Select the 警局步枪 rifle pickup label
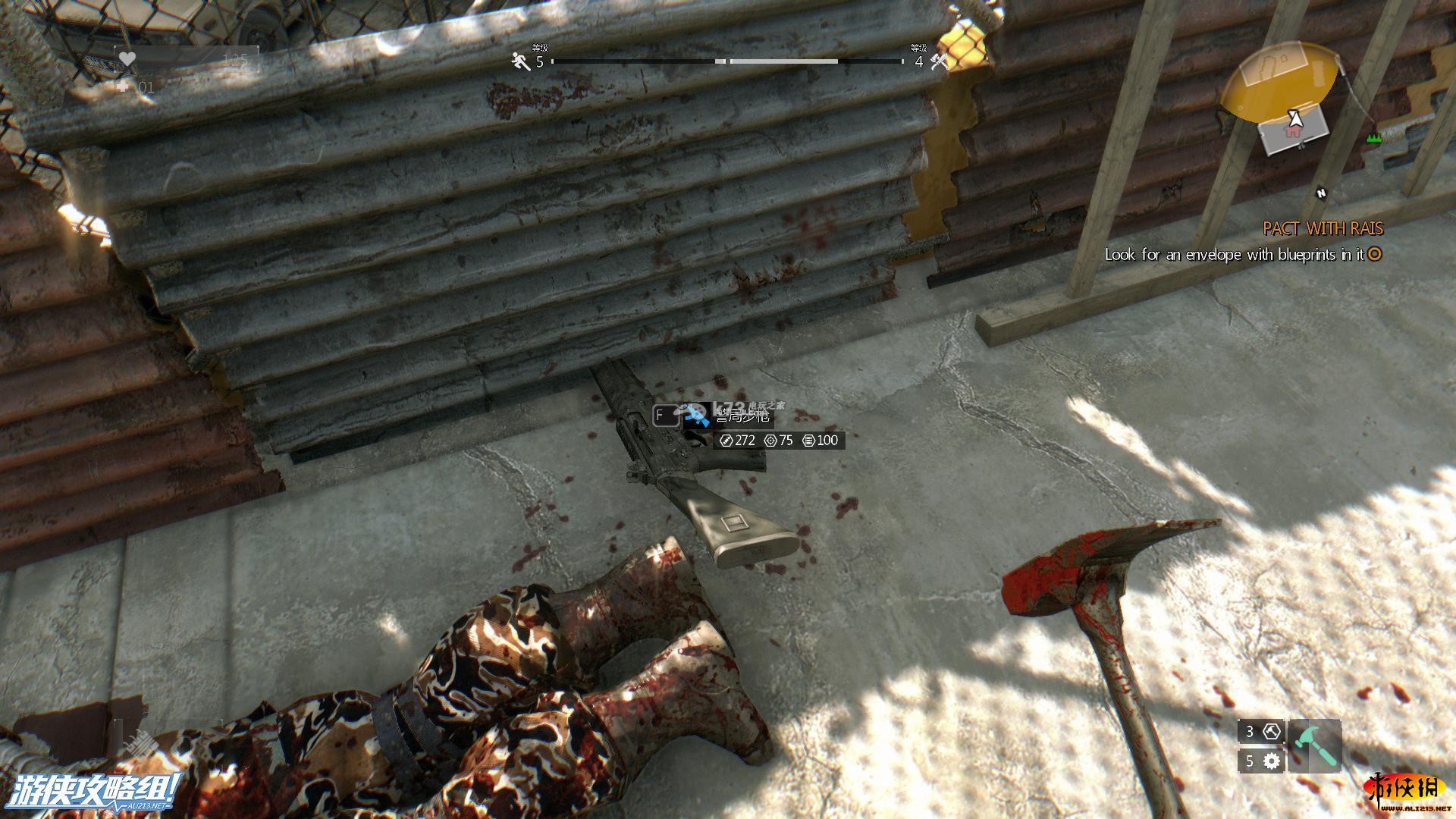1456x819 pixels. pyautogui.click(x=742, y=416)
